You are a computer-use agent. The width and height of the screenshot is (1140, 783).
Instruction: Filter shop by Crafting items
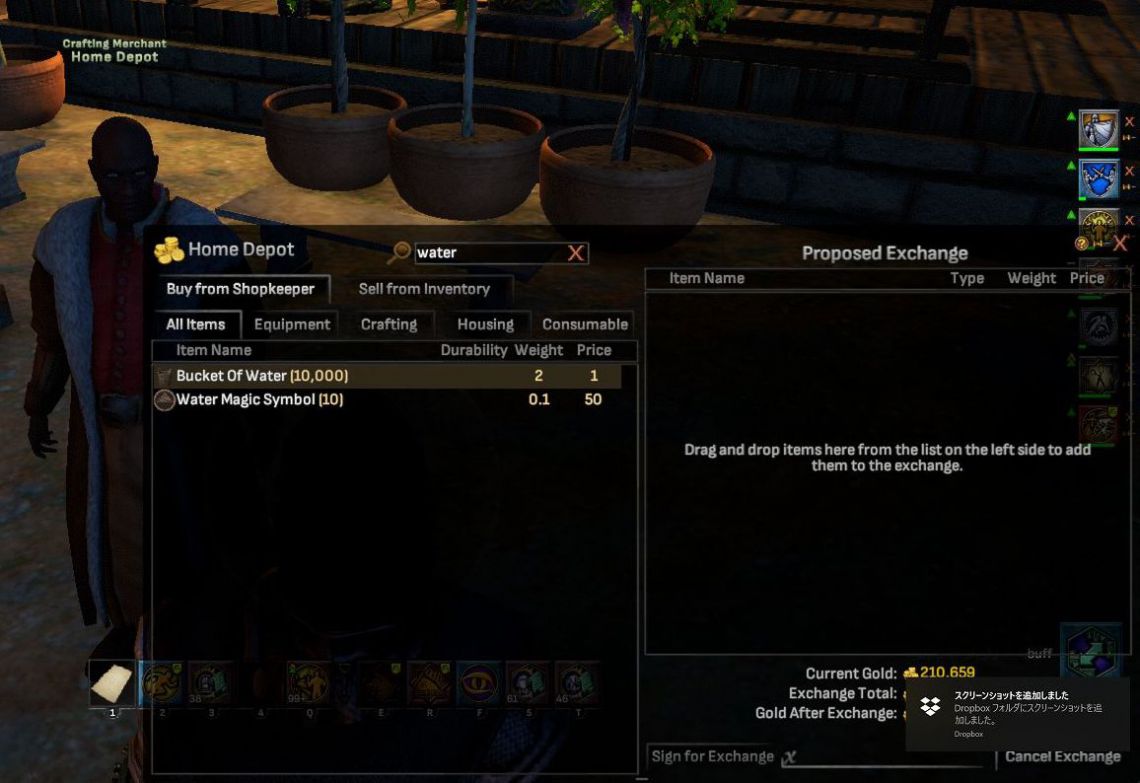(x=389, y=324)
